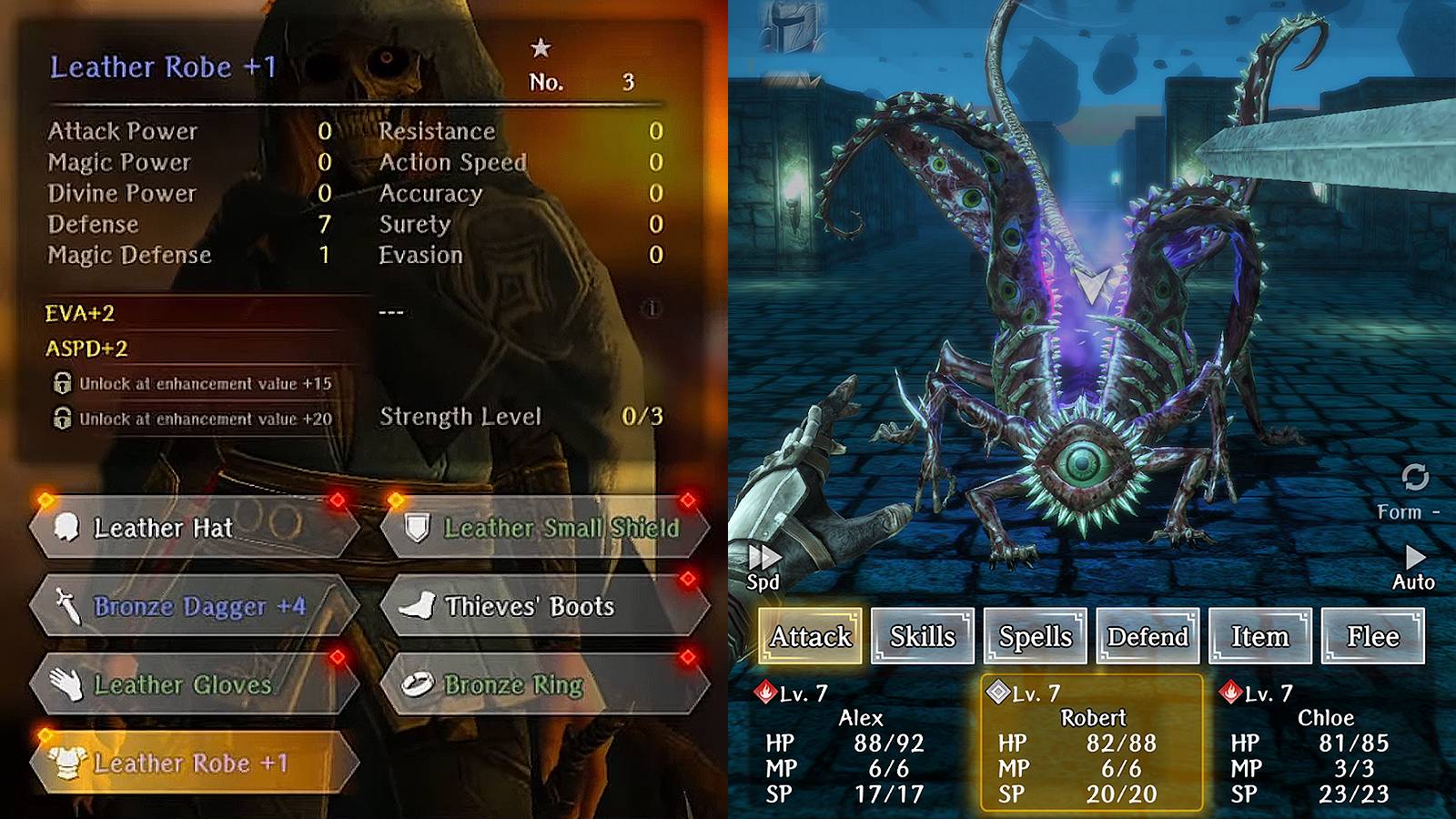Screen dimensions: 1456x819
Task: Click the Defend command
Action: (1148, 636)
